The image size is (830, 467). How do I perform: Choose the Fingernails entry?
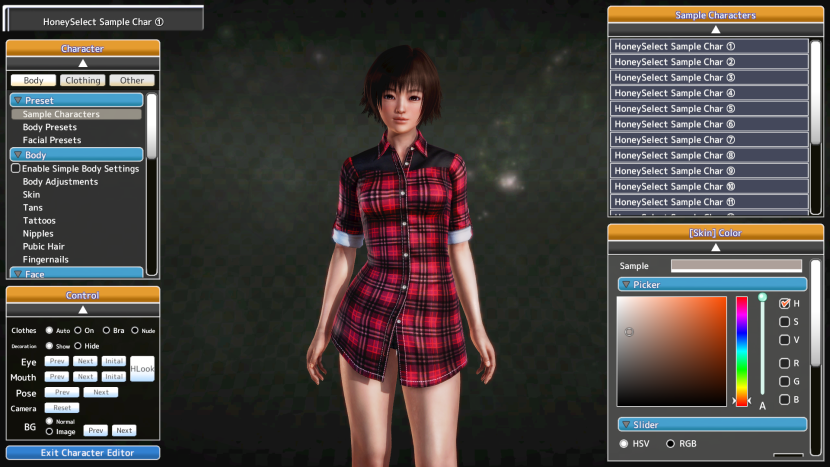(46, 259)
